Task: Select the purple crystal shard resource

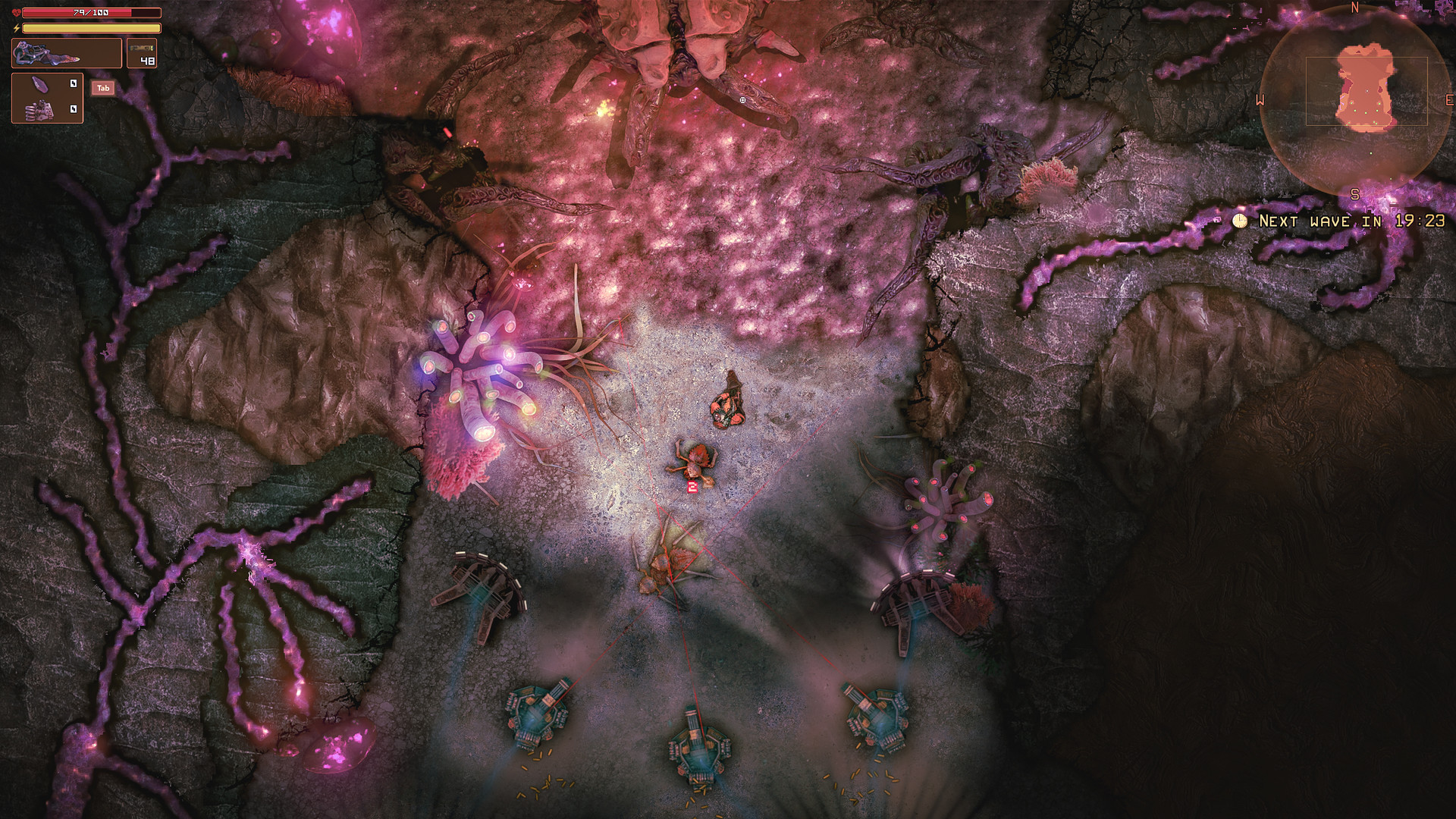Action: tap(39, 85)
